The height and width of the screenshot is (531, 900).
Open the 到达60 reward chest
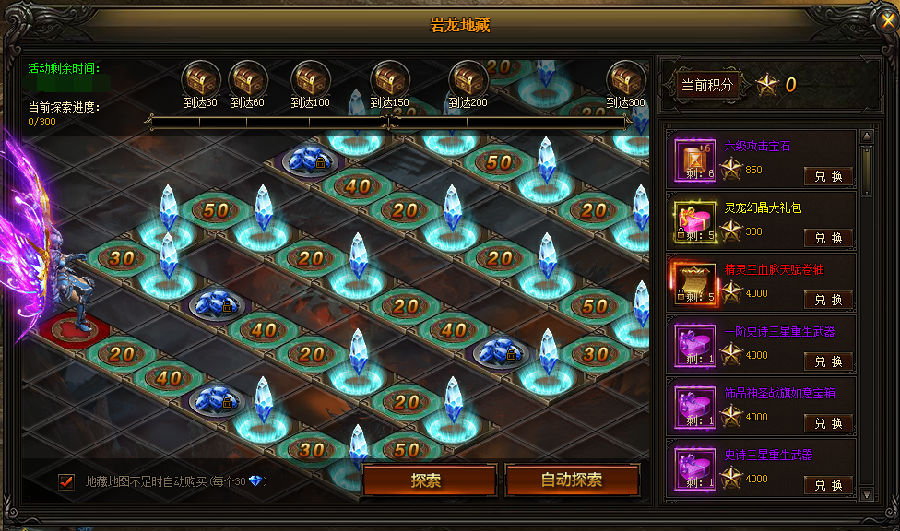246,78
